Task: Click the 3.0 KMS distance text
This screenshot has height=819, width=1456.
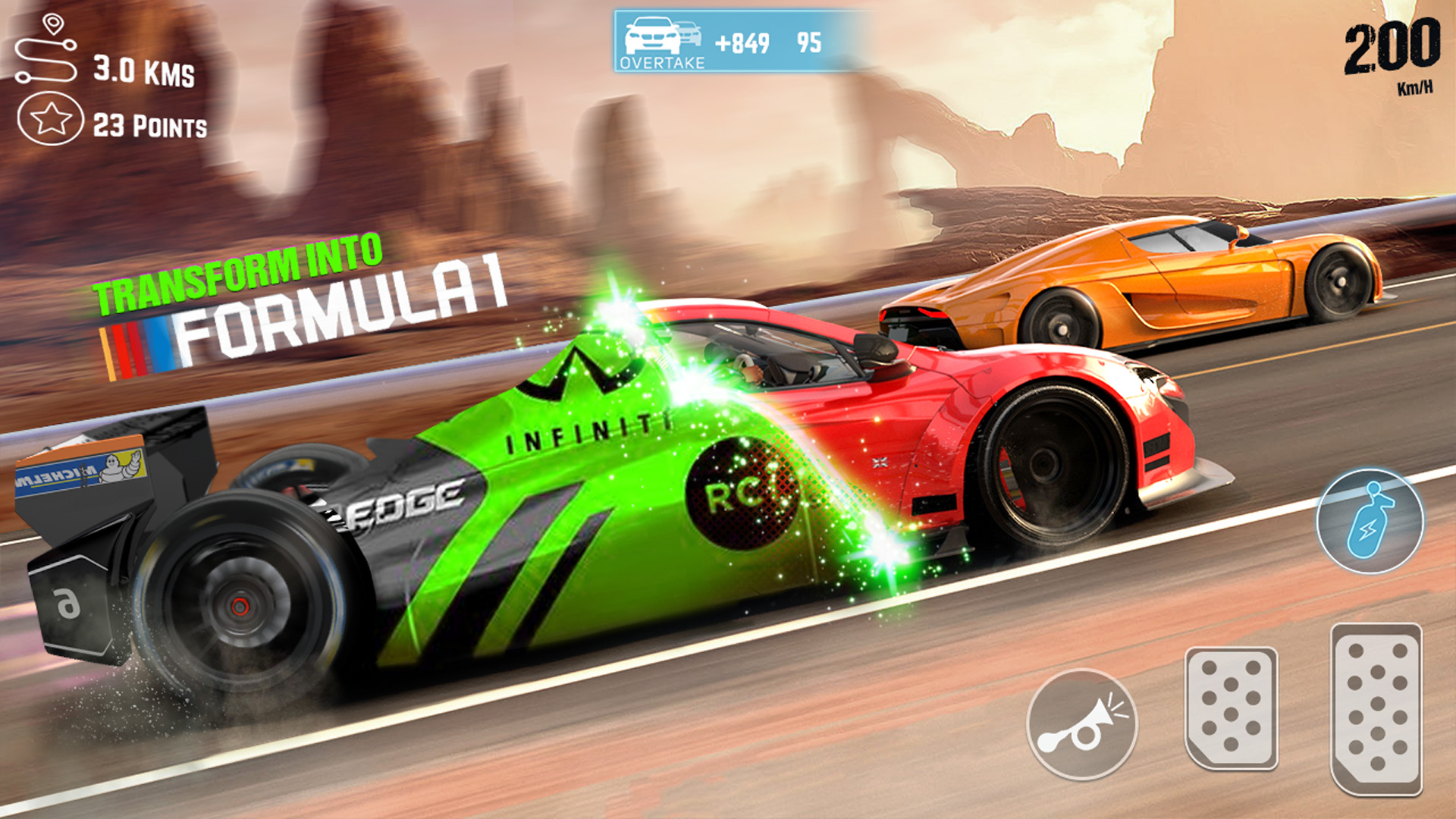Action: click(144, 72)
